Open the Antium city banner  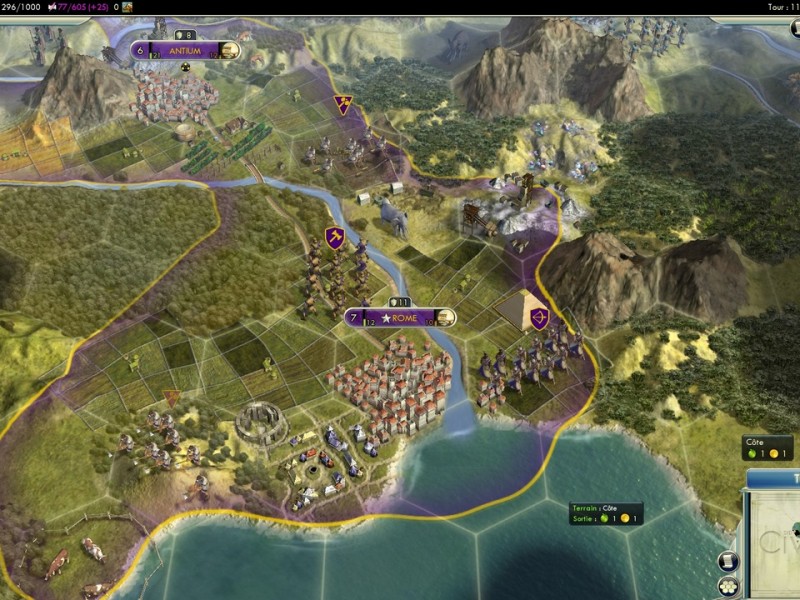[186, 51]
